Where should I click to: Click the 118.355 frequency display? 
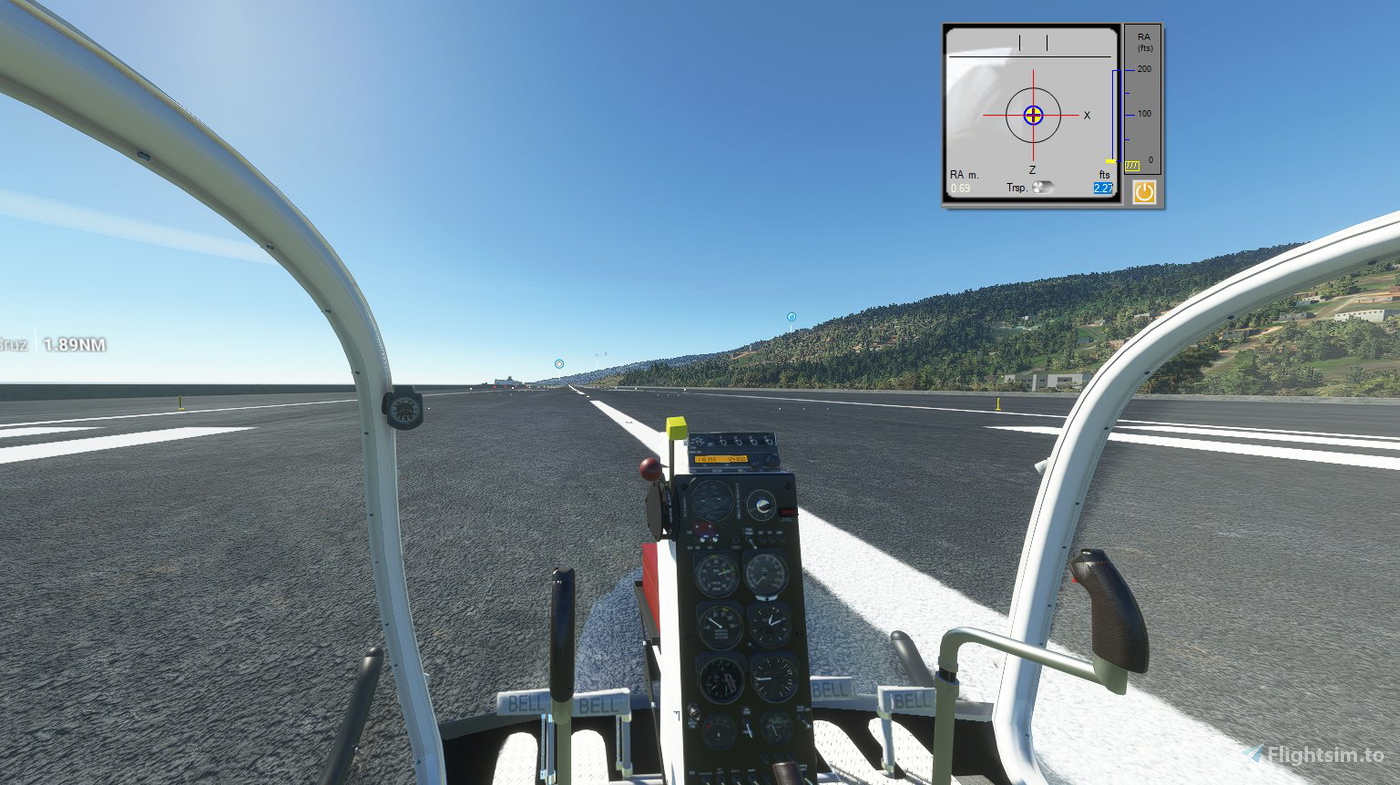pos(706,459)
